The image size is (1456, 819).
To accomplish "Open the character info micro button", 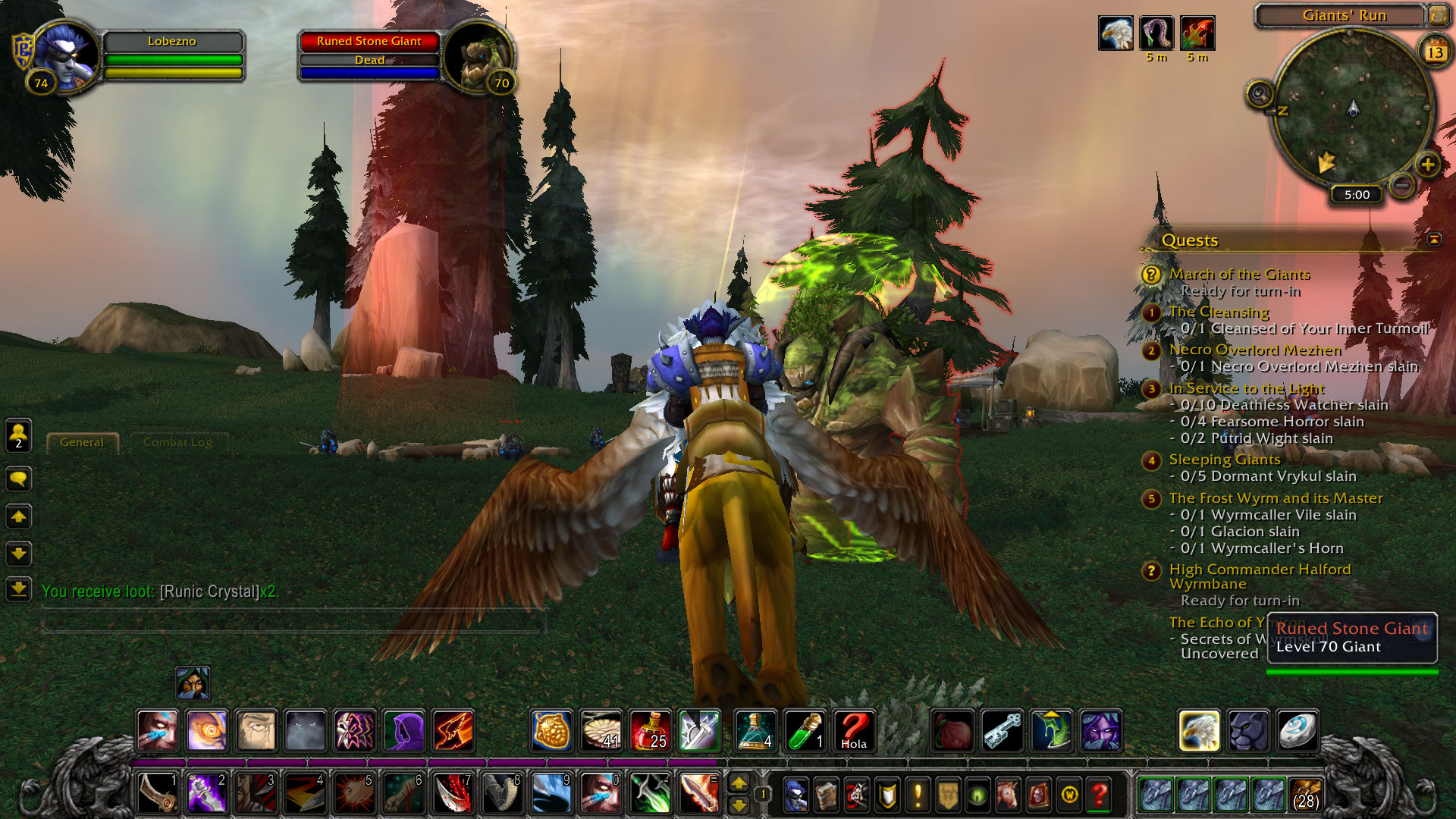I will point(795,795).
